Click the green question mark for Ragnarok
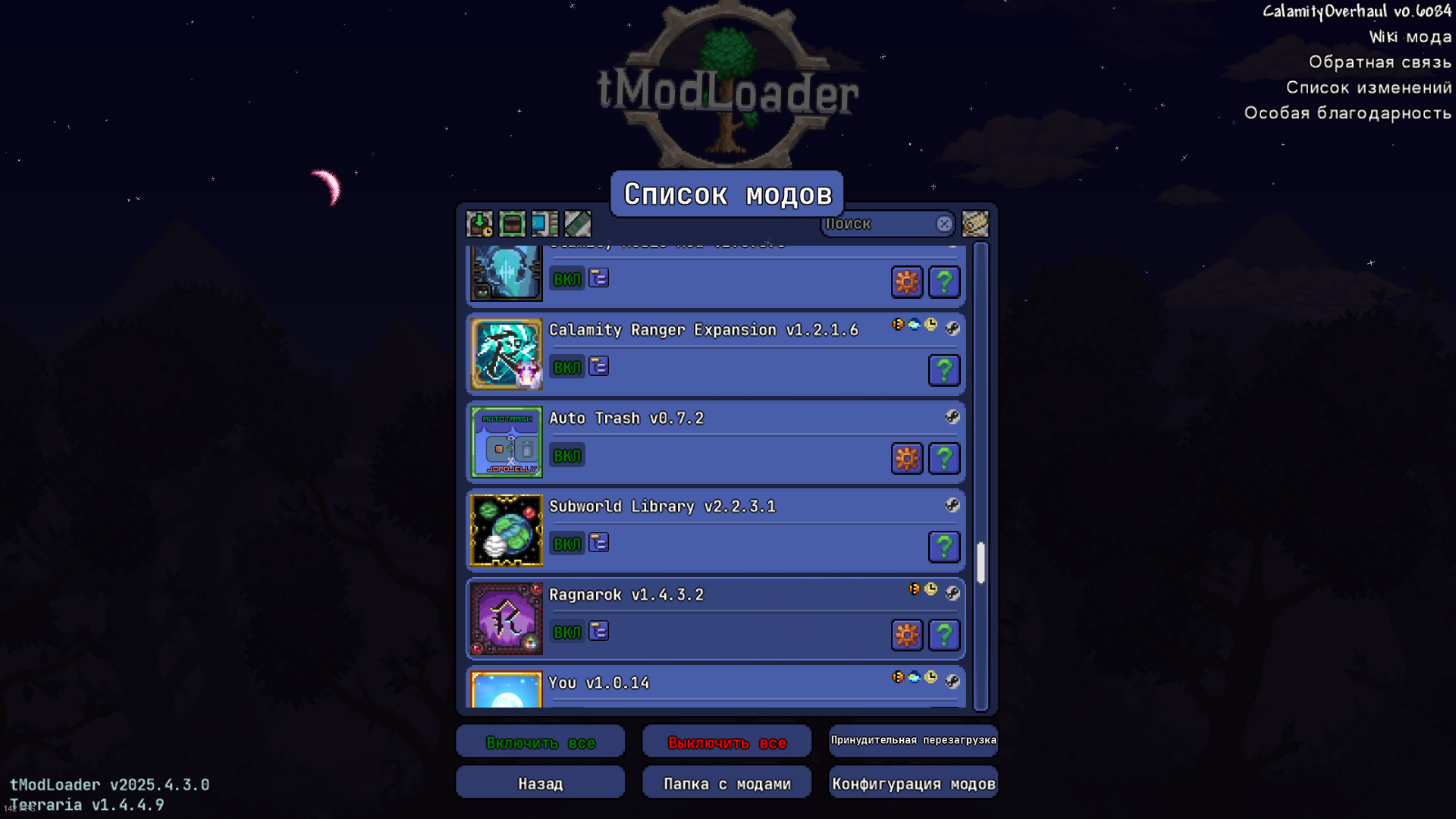 944,635
